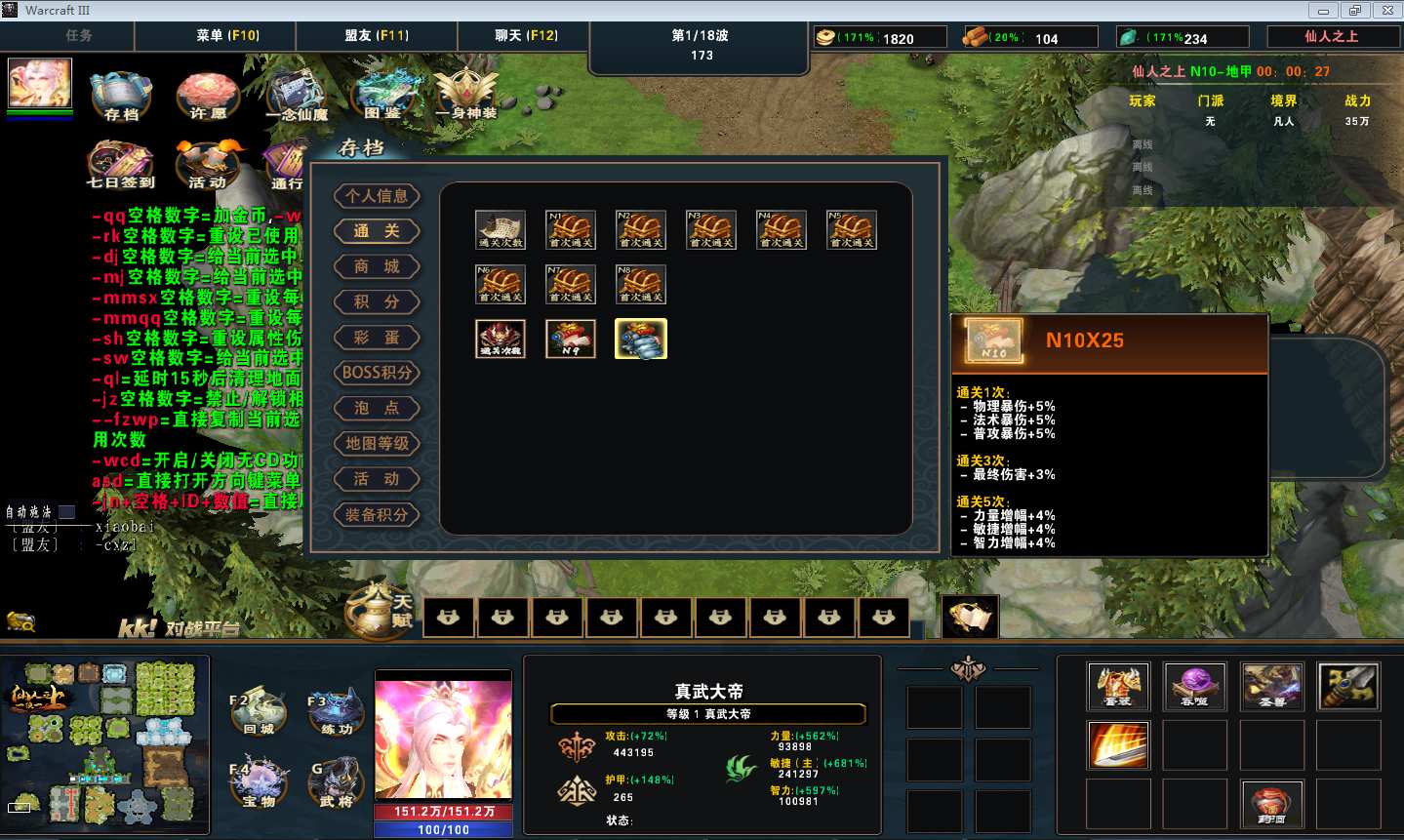Open the 一身神装 equipment badge icon
This screenshot has width=1404, height=840.
466,94
